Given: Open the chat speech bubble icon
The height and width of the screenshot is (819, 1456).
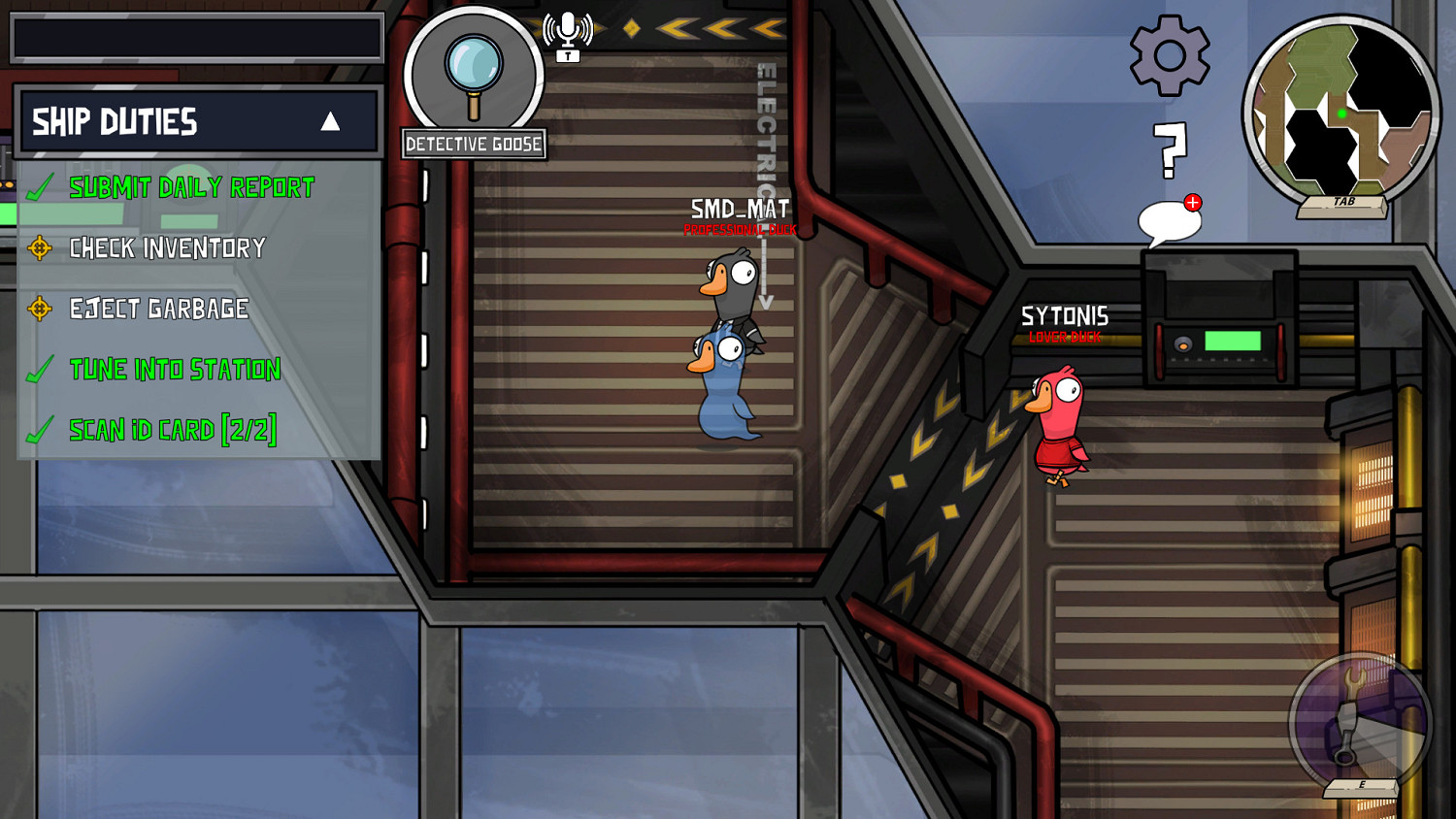Looking at the screenshot, I should coord(1168,221).
